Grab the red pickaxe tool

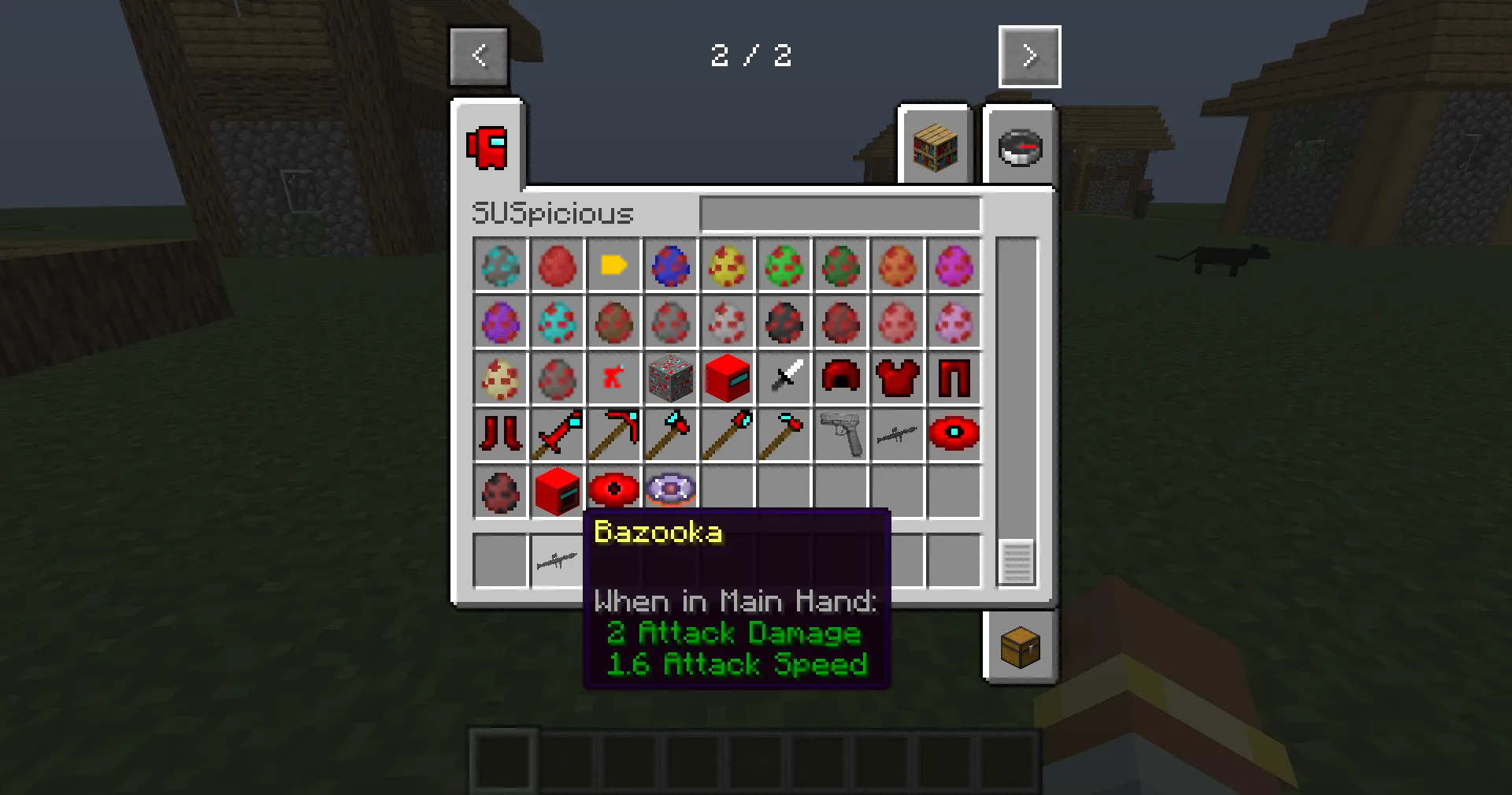(x=614, y=434)
